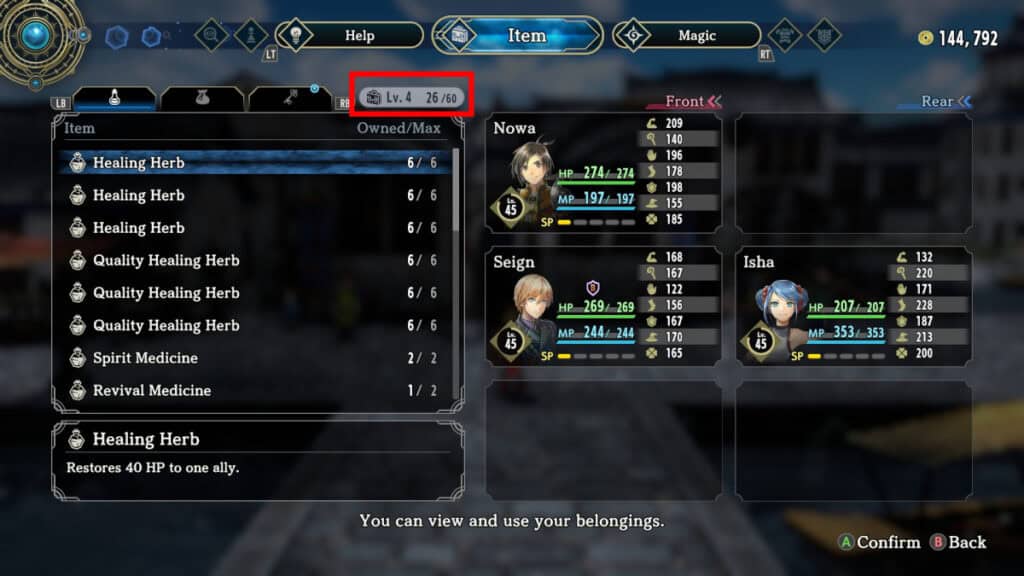The height and width of the screenshot is (576, 1024).
Task: Switch to the Magic menu tab
Action: pos(689,36)
